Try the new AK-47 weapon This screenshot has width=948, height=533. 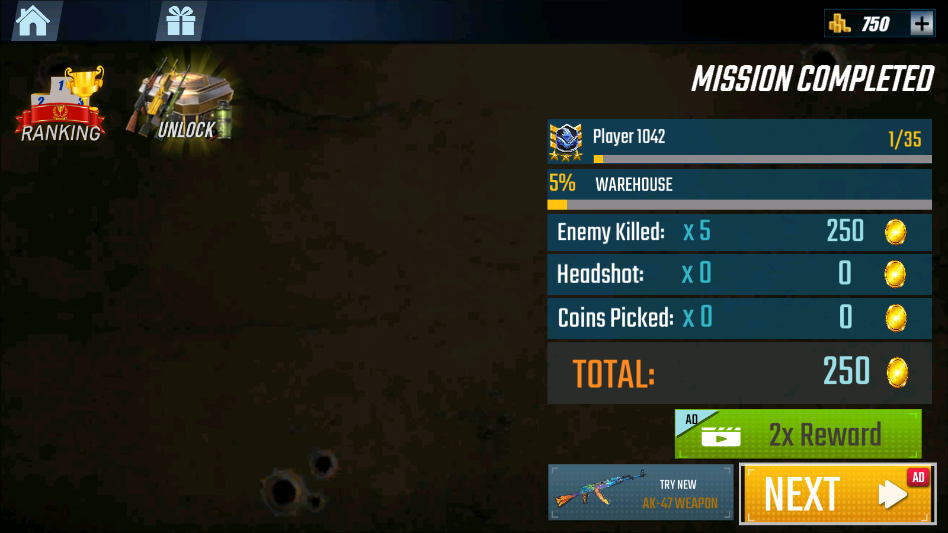640,492
